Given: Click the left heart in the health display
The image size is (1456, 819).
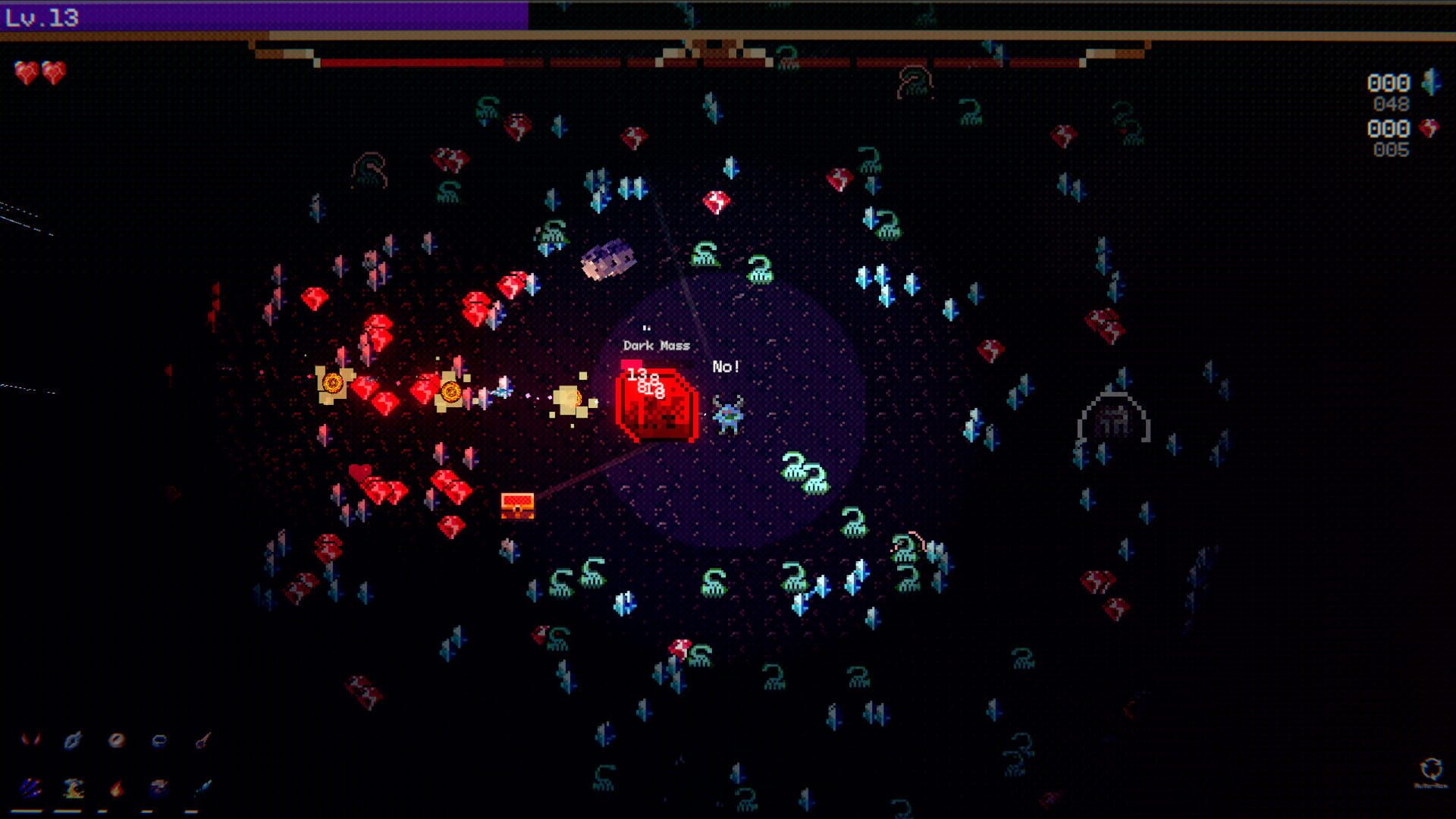Looking at the screenshot, I should click(24, 71).
